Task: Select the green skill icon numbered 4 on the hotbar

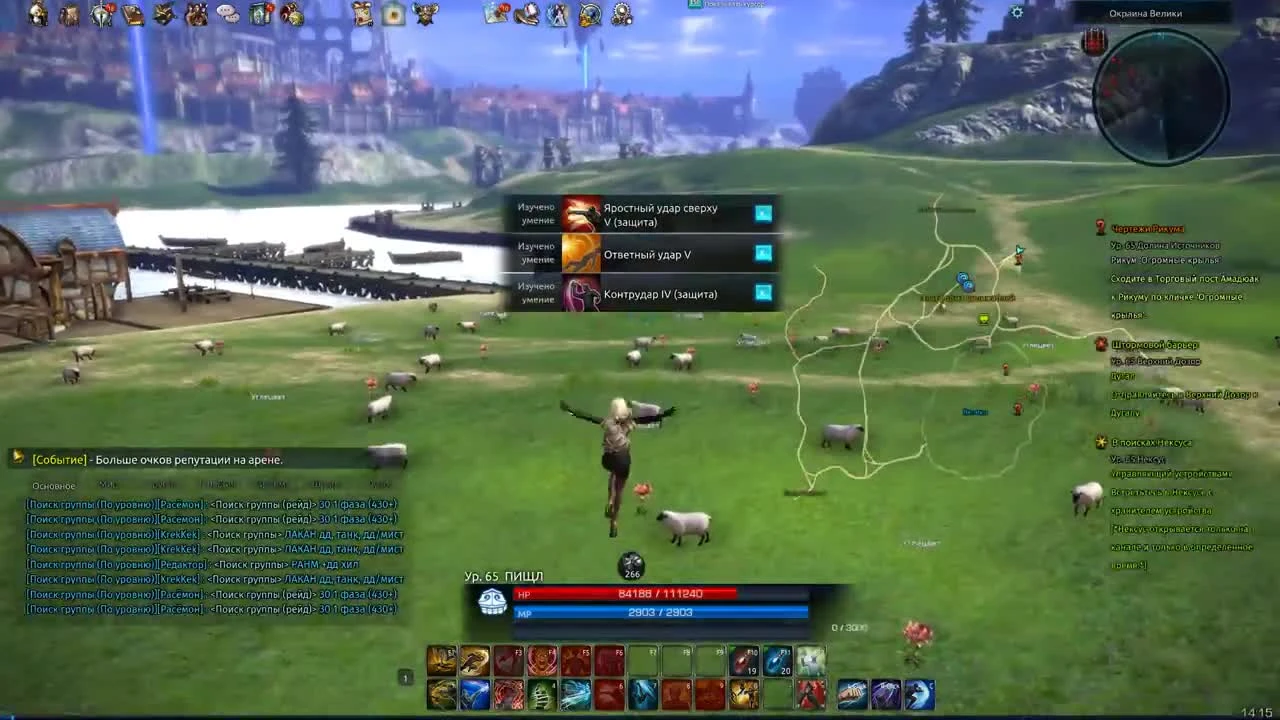Action: 541,694
